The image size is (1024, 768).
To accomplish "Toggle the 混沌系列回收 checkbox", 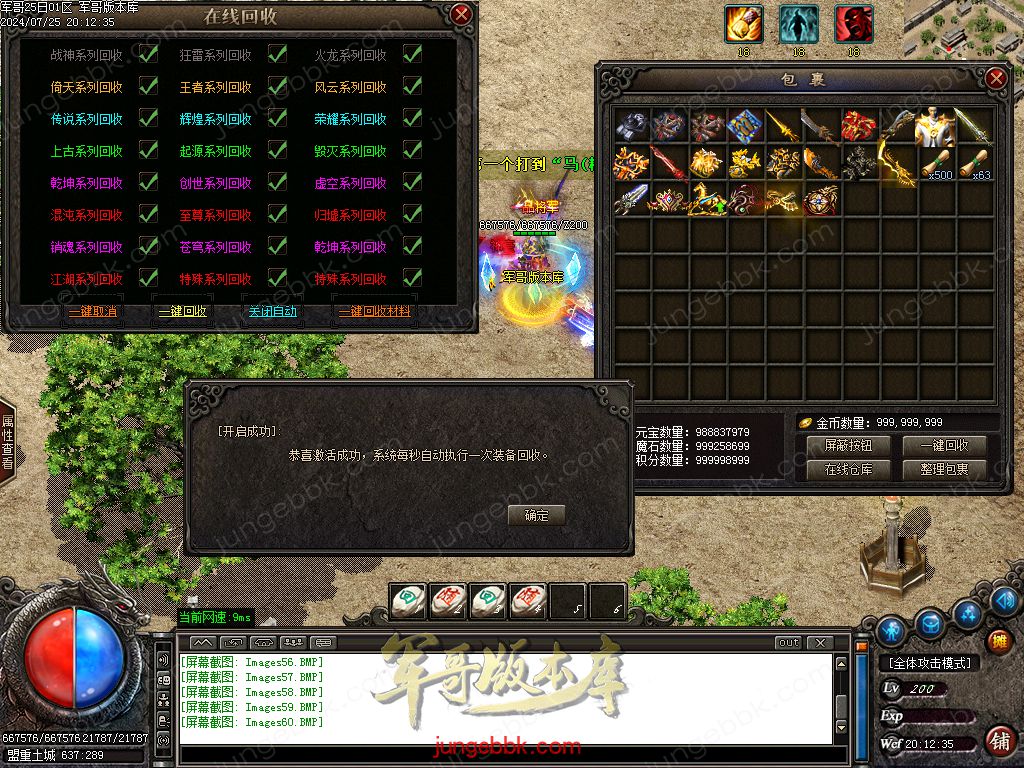I will tap(148, 214).
